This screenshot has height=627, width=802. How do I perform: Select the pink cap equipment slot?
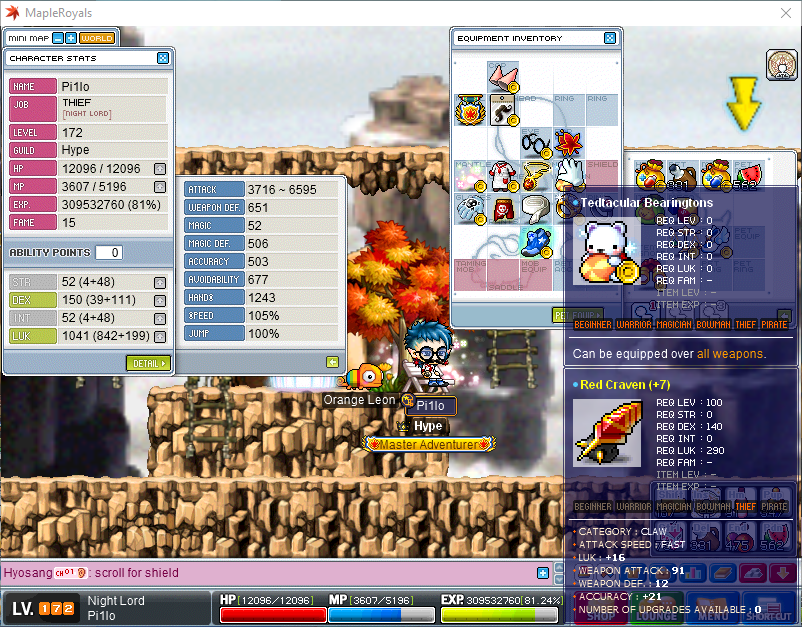(502, 77)
